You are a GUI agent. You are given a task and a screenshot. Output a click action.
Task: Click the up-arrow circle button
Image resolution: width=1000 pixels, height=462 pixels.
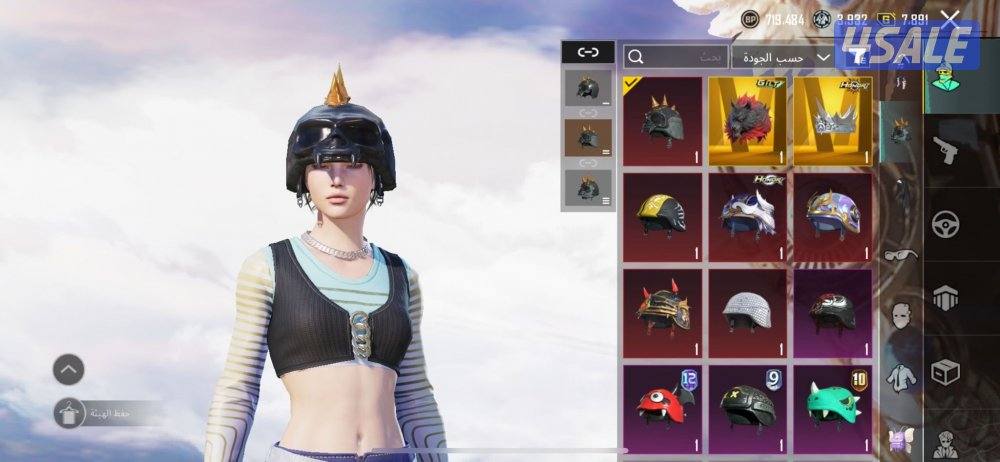68,369
